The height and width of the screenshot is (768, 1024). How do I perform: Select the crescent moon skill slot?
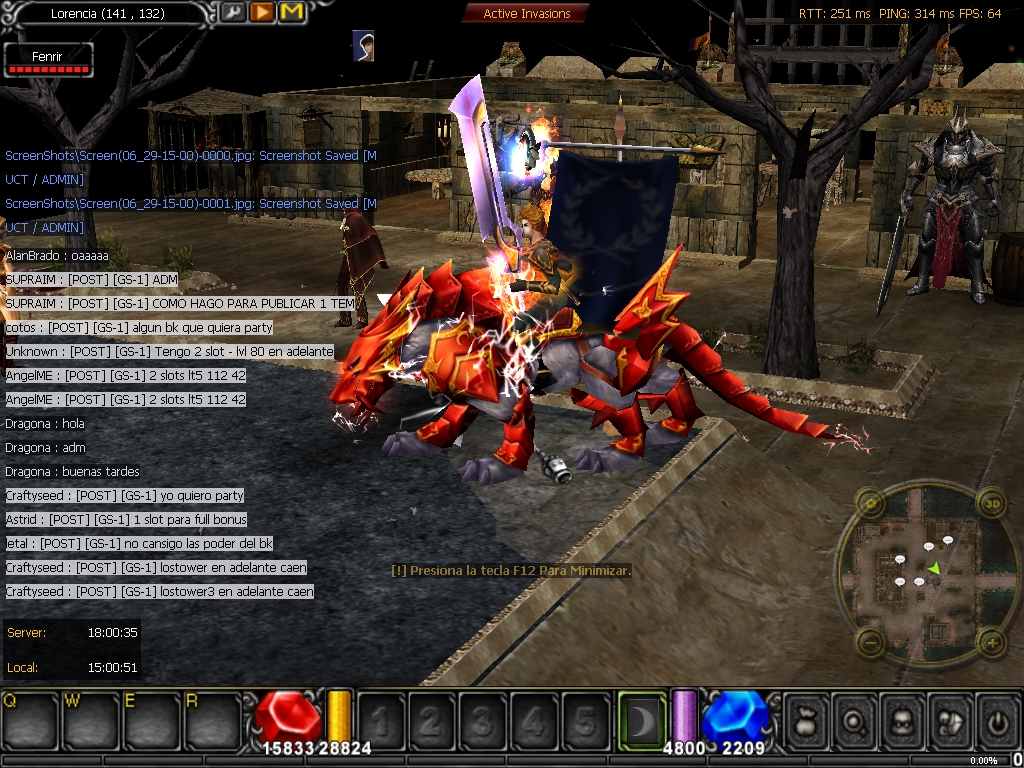641,720
